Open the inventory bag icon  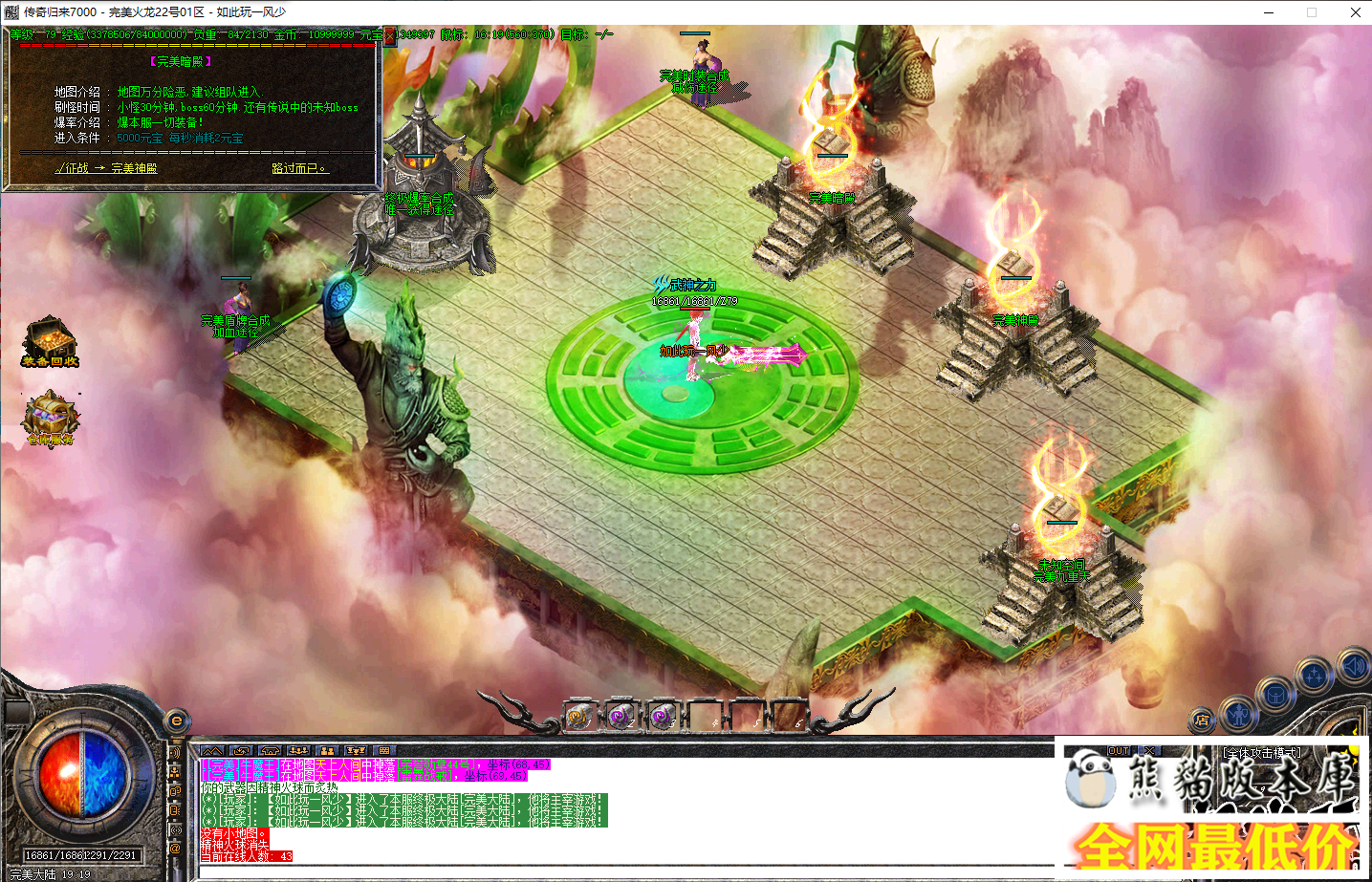1276,696
